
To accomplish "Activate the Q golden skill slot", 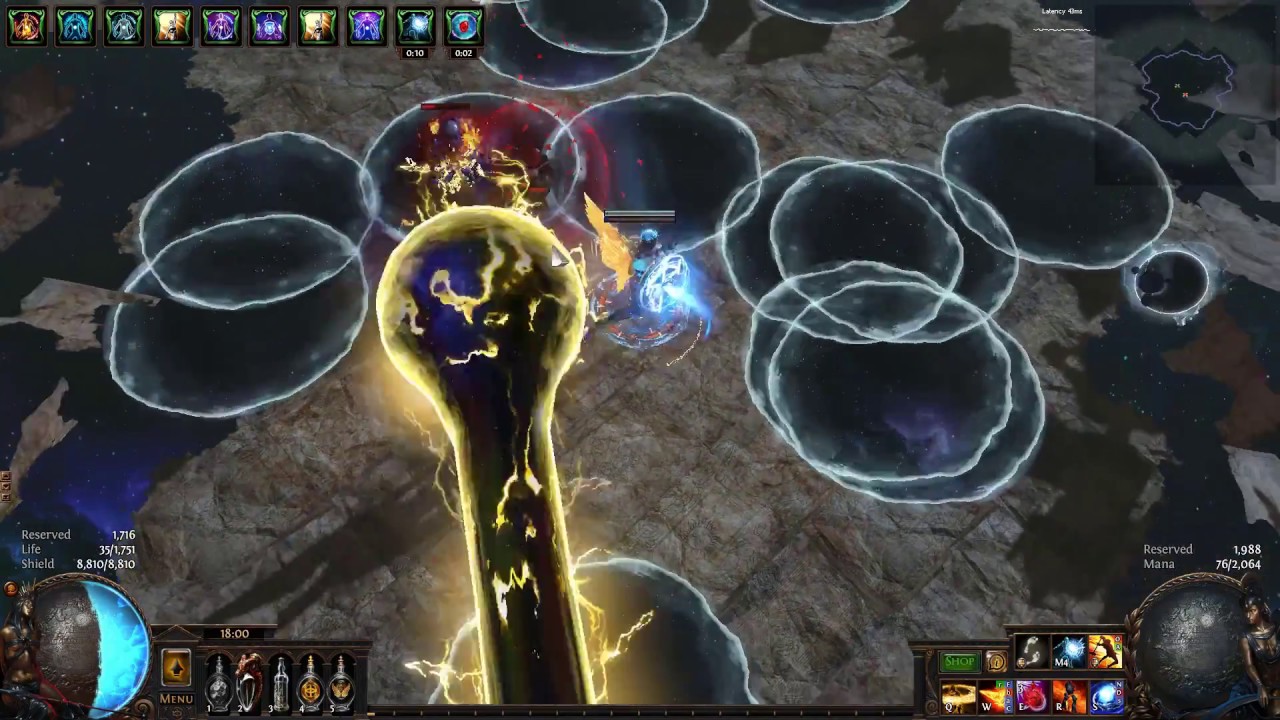I will coord(957,697).
